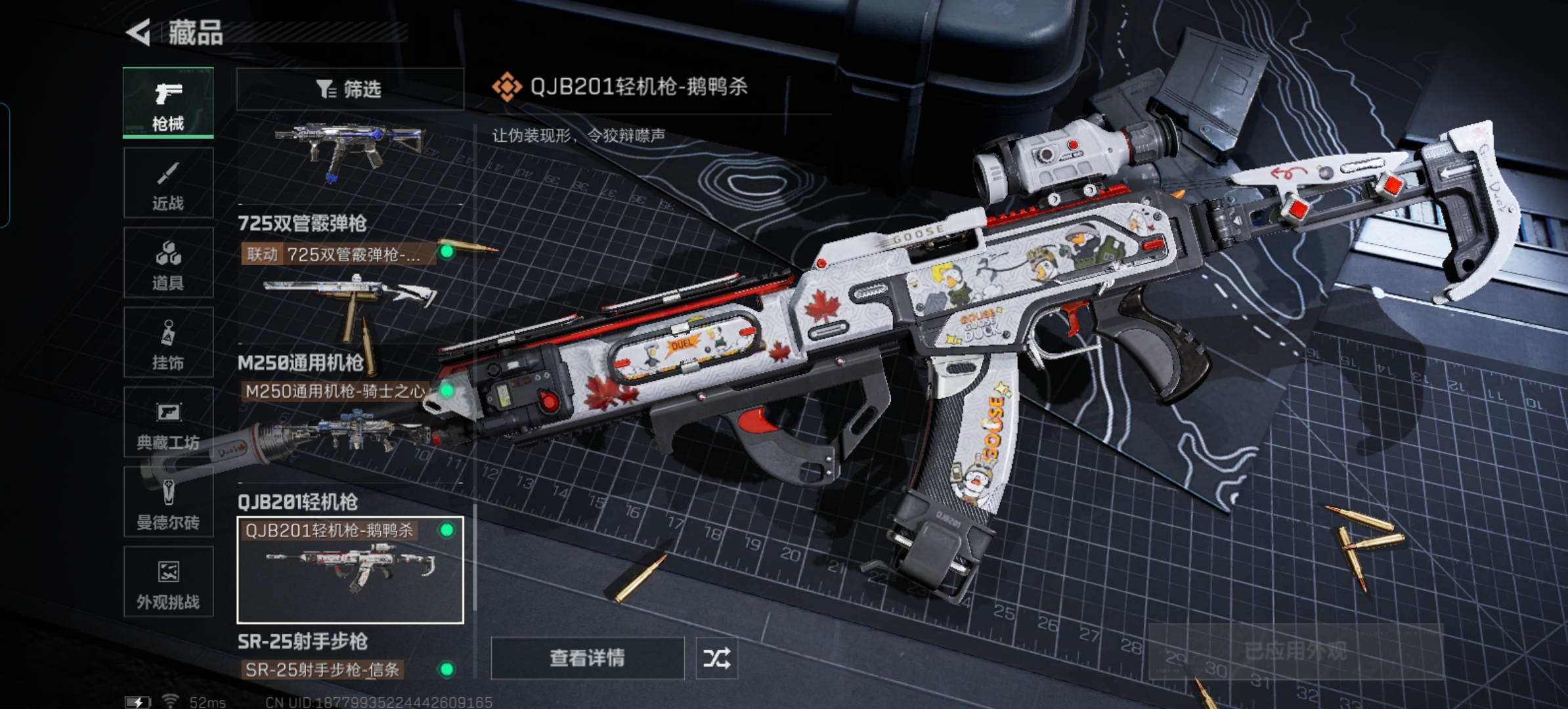Select the 725双管霰弹枪 skin entry
Viewport: 1568px width, 709px height.
point(339,254)
